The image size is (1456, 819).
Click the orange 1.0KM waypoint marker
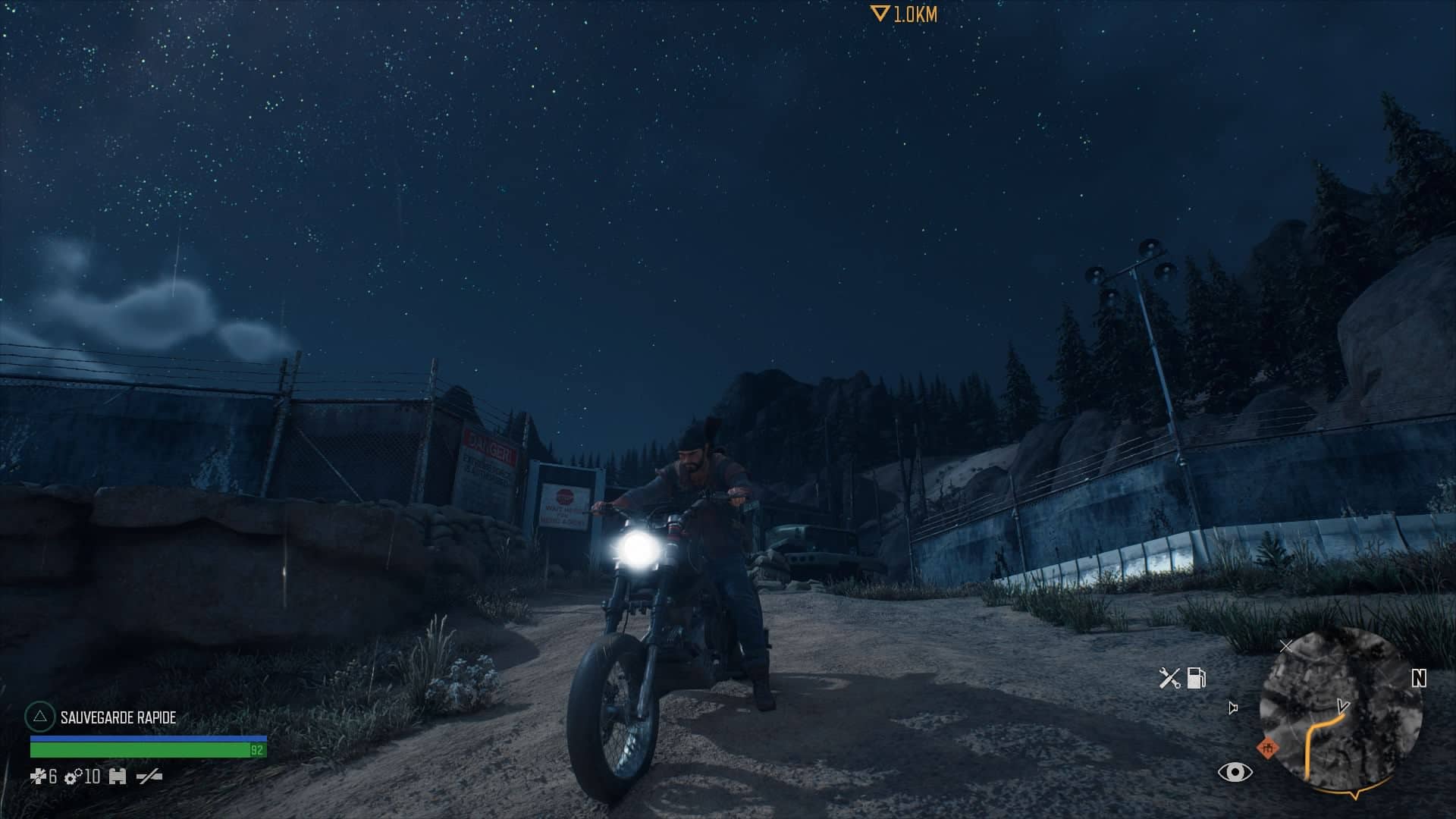pyautogui.click(x=904, y=14)
